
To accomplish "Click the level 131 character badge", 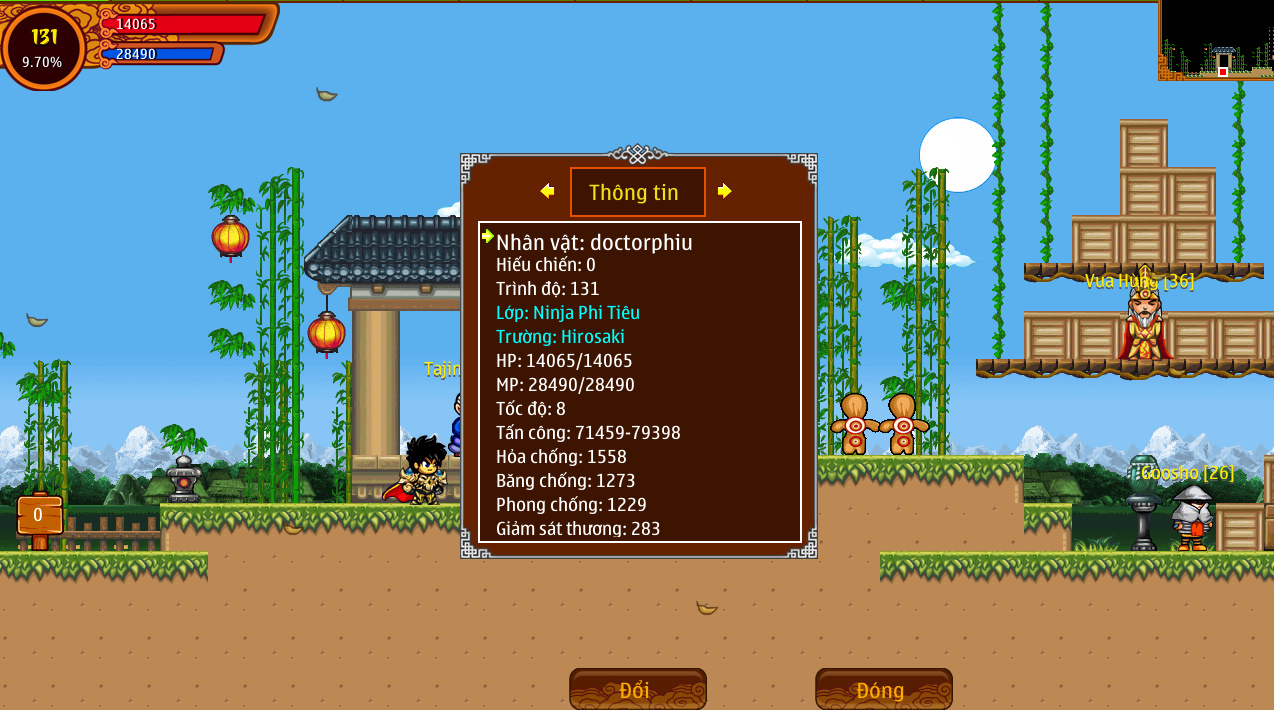I will (44, 47).
